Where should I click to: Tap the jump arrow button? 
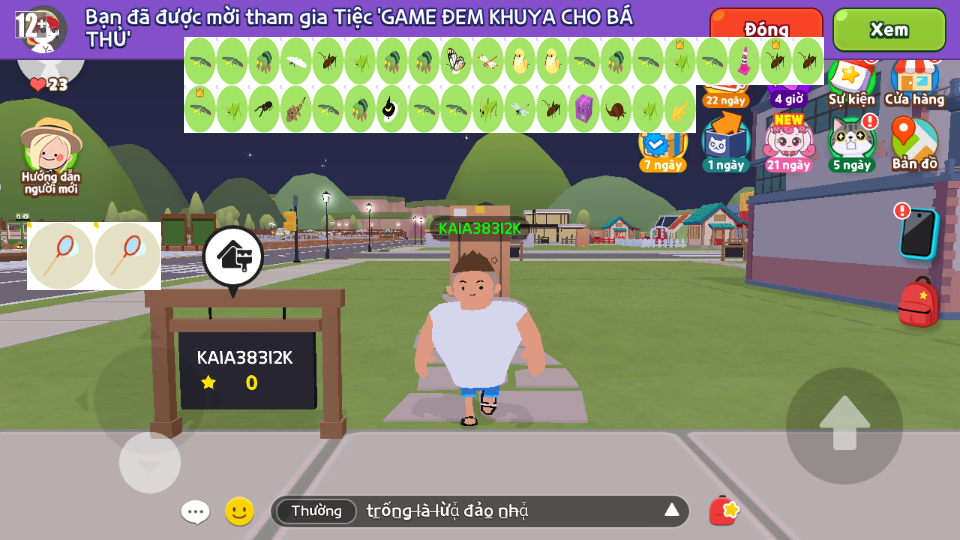[x=844, y=425]
